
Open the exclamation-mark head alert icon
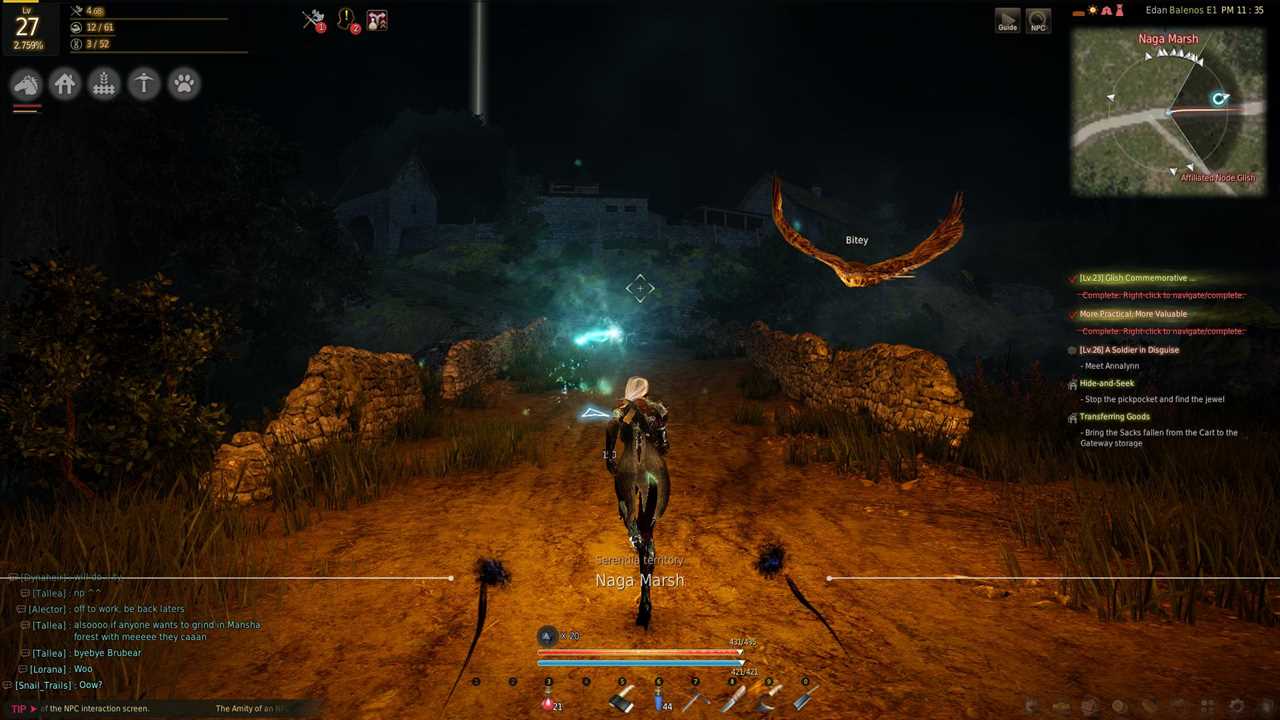[346, 20]
